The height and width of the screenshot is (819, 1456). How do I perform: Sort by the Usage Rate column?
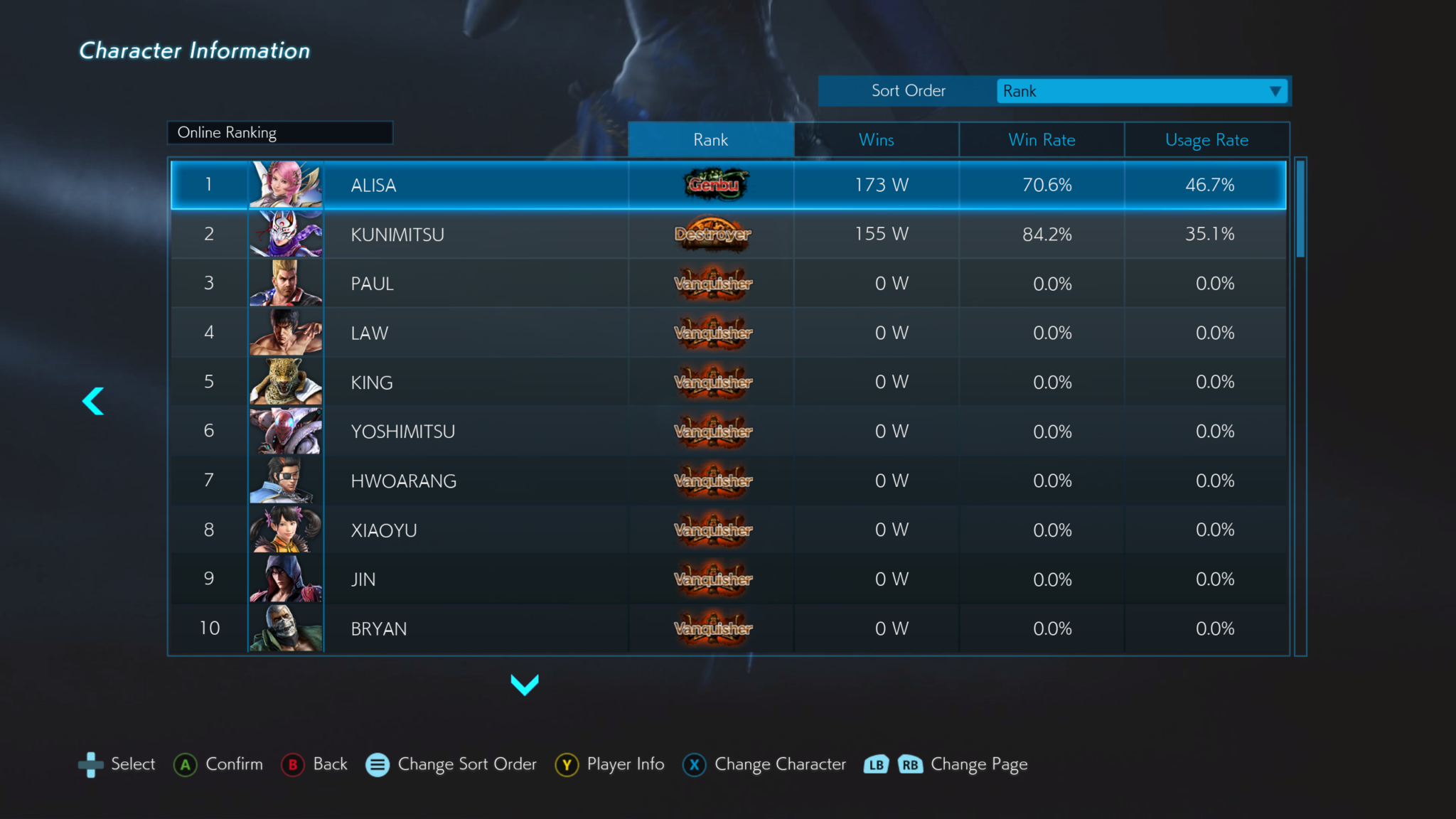click(x=1206, y=140)
